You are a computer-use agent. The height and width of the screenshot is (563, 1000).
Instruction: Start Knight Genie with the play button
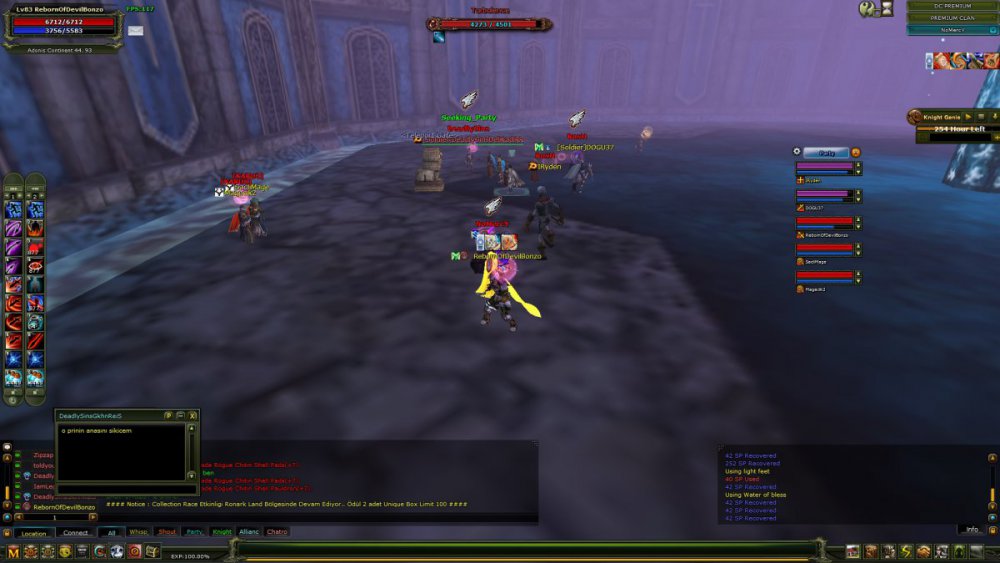[x=968, y=117]
